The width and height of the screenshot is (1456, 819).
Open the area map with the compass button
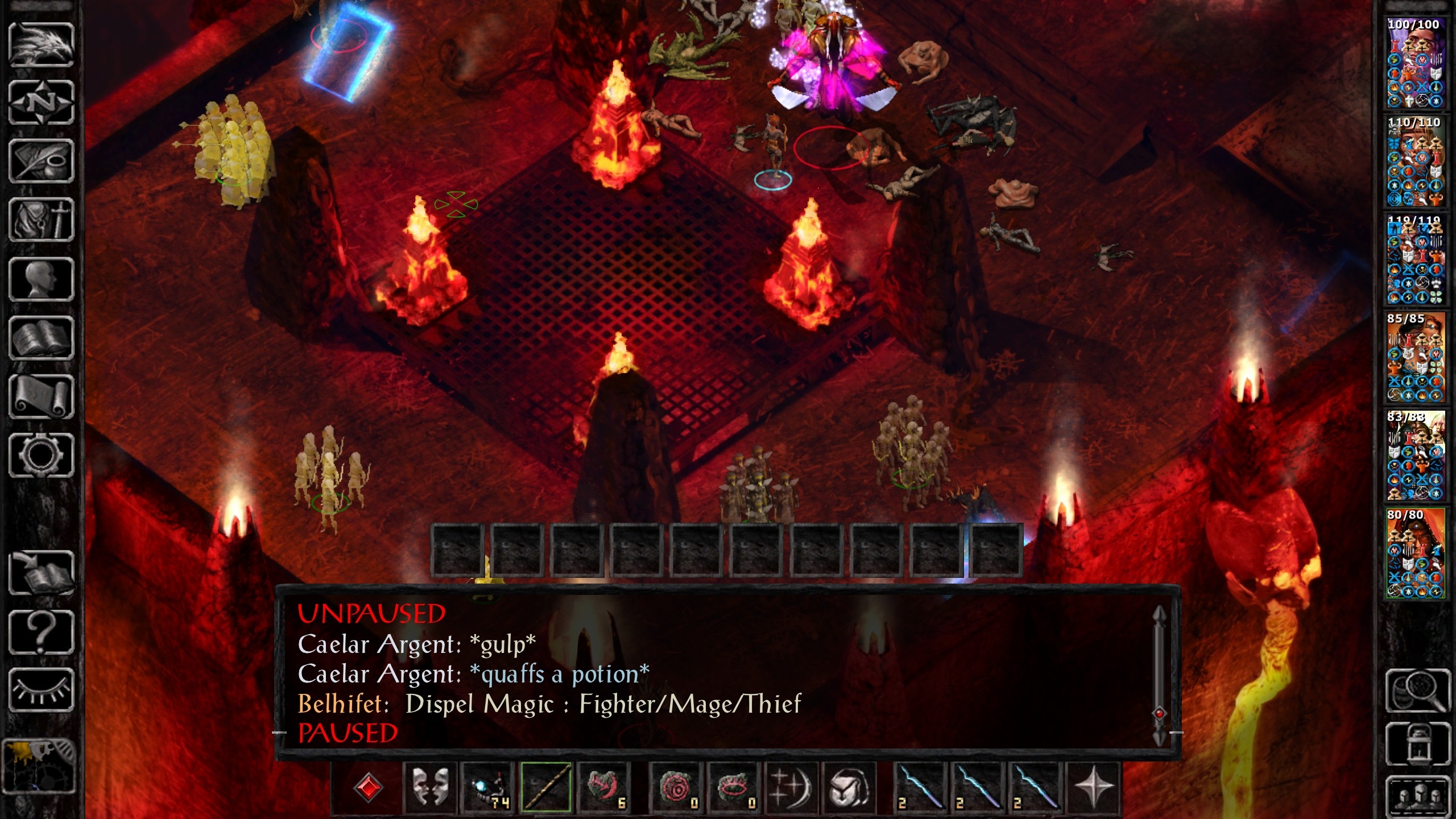(41, 103)
